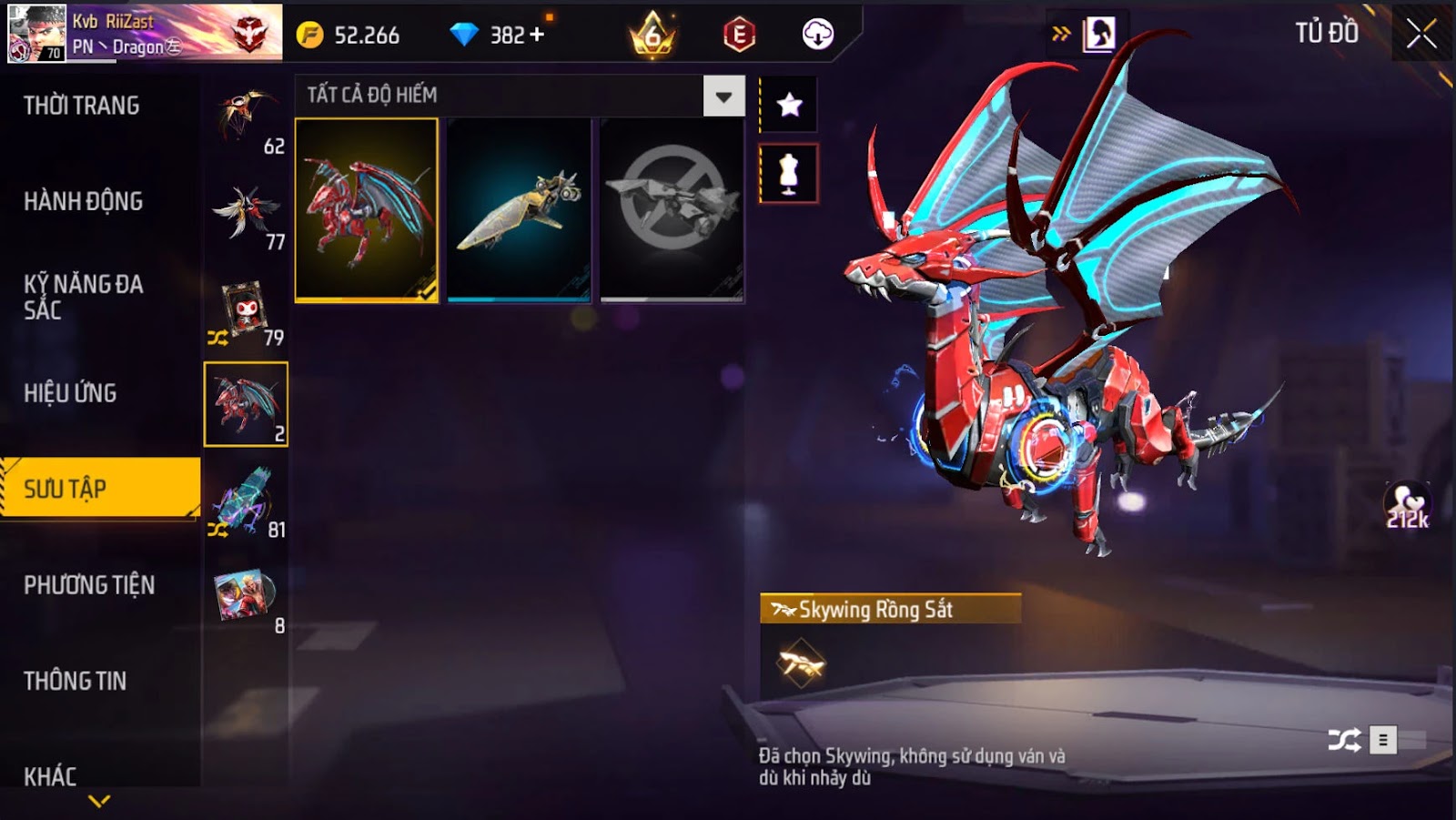Click the mannequin outfit button
Screen dimensions: 1456x820
point(789,173)
